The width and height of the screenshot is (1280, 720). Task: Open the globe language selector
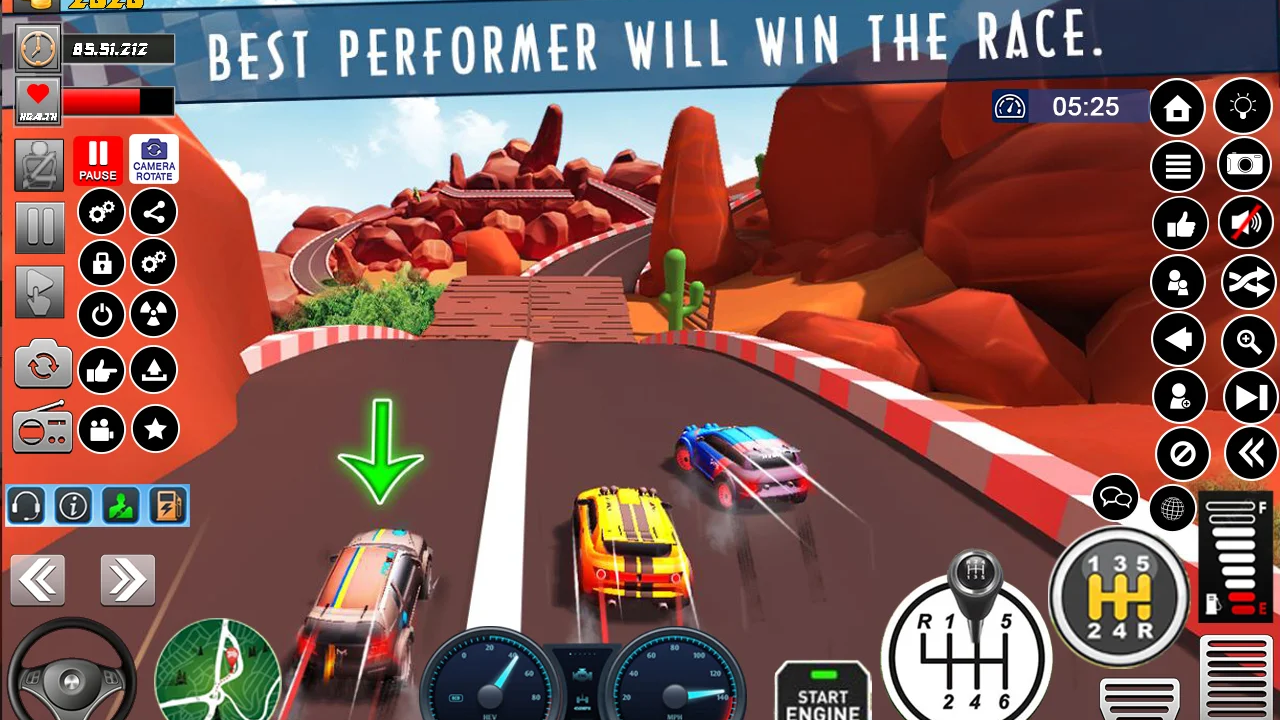(x=1172, y=508)
